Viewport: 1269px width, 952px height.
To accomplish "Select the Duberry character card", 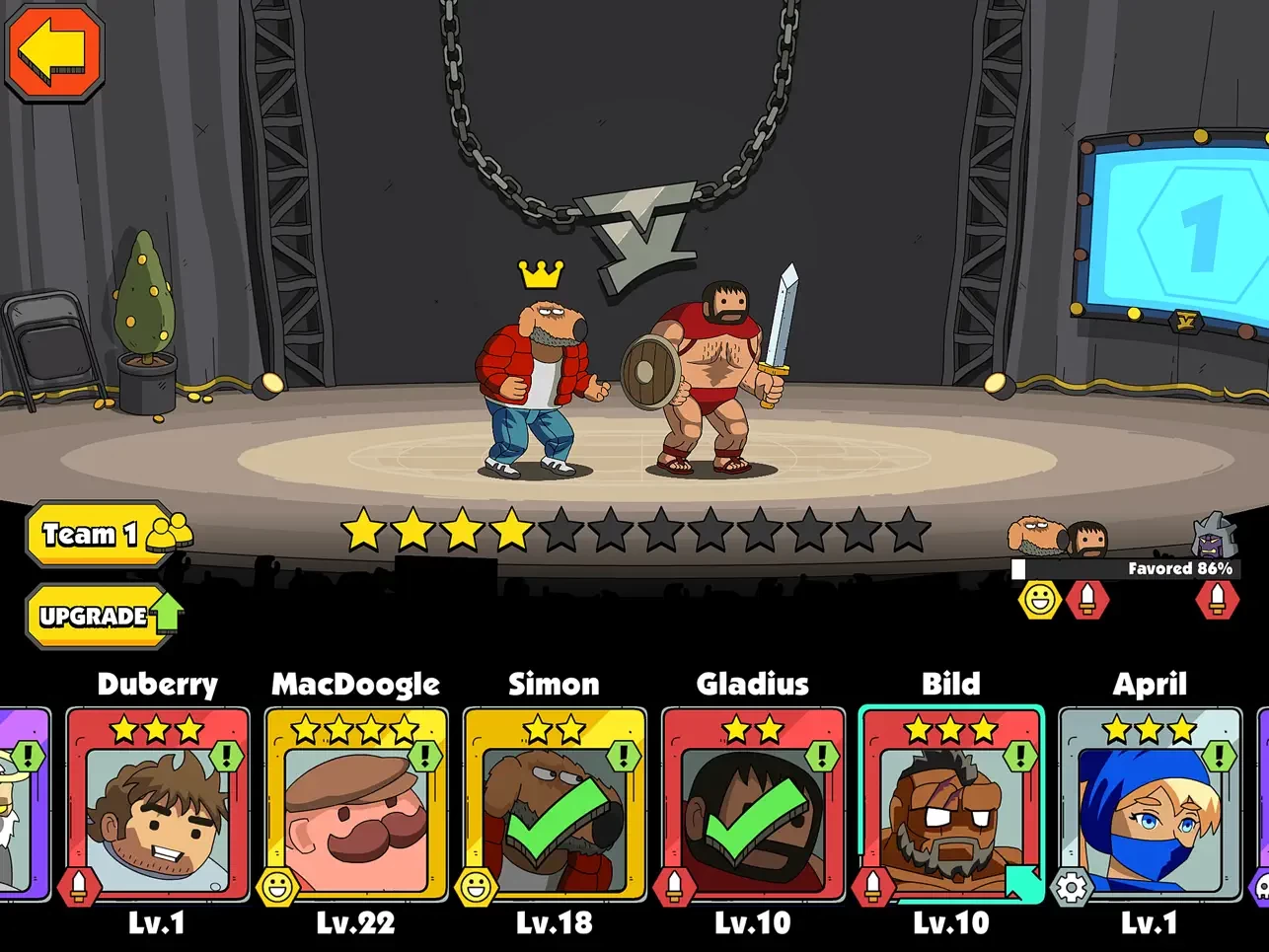I will (158, 804).
